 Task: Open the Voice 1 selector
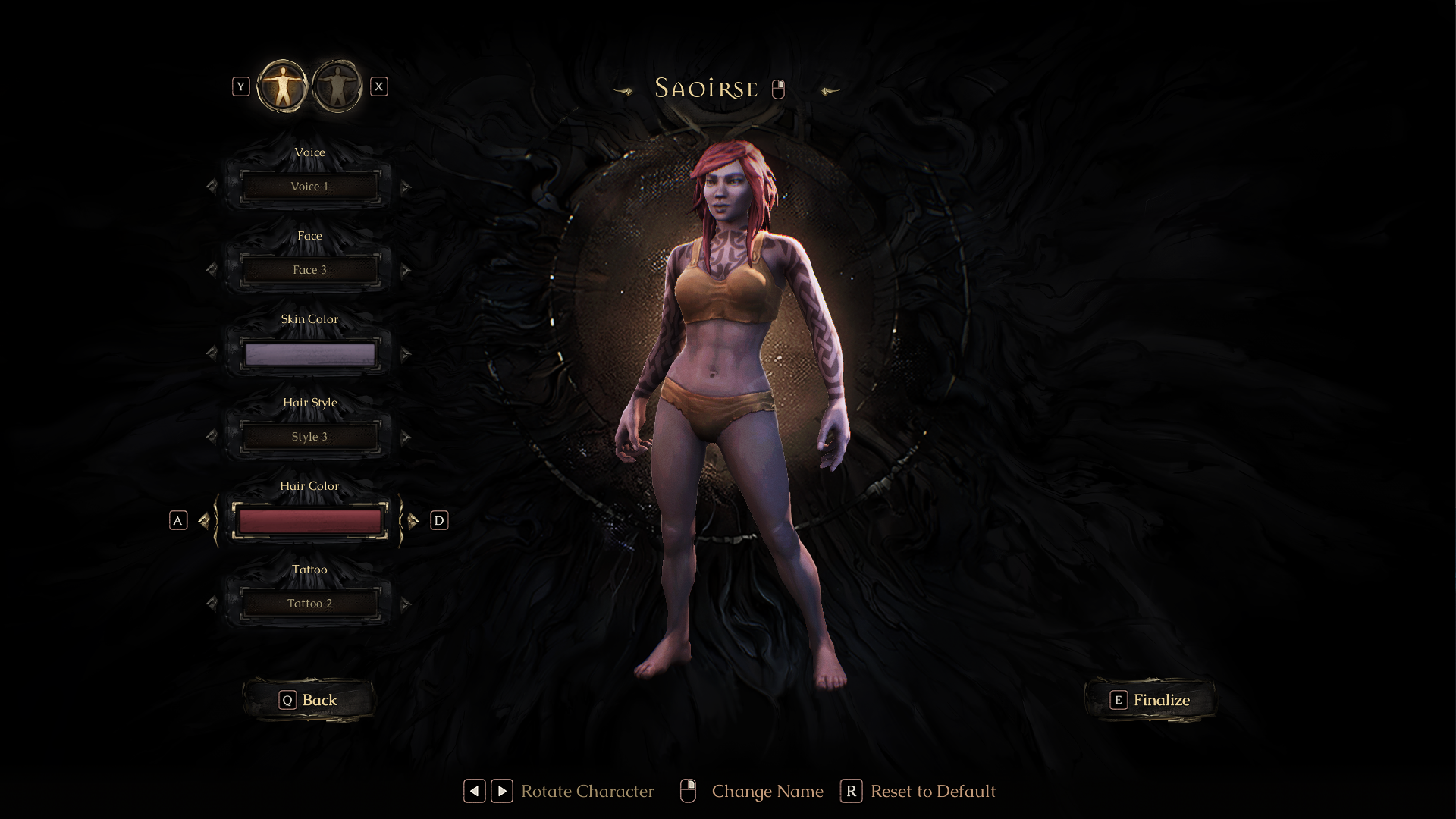[309, 186]
